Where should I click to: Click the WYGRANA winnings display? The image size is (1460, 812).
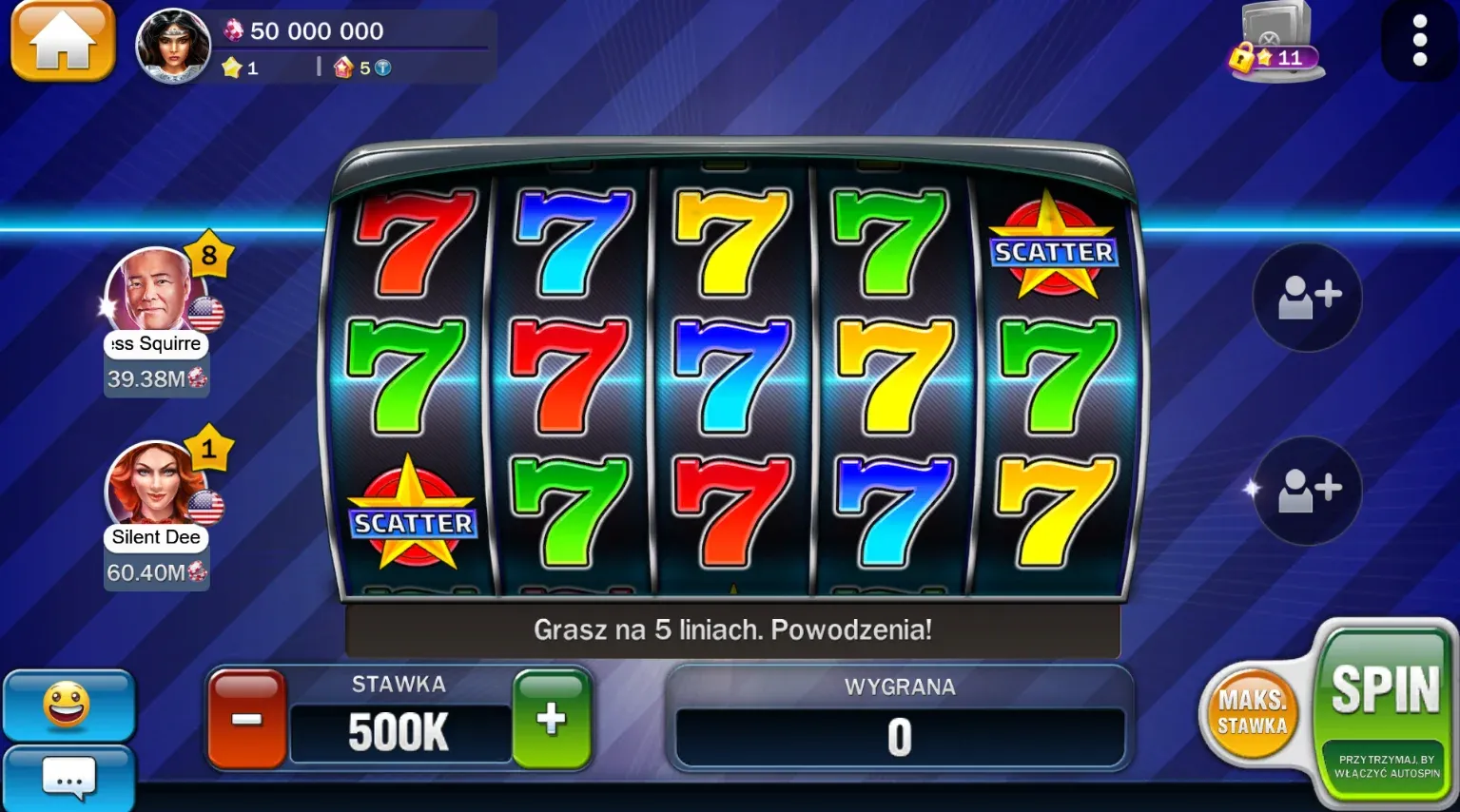point(898,732)
